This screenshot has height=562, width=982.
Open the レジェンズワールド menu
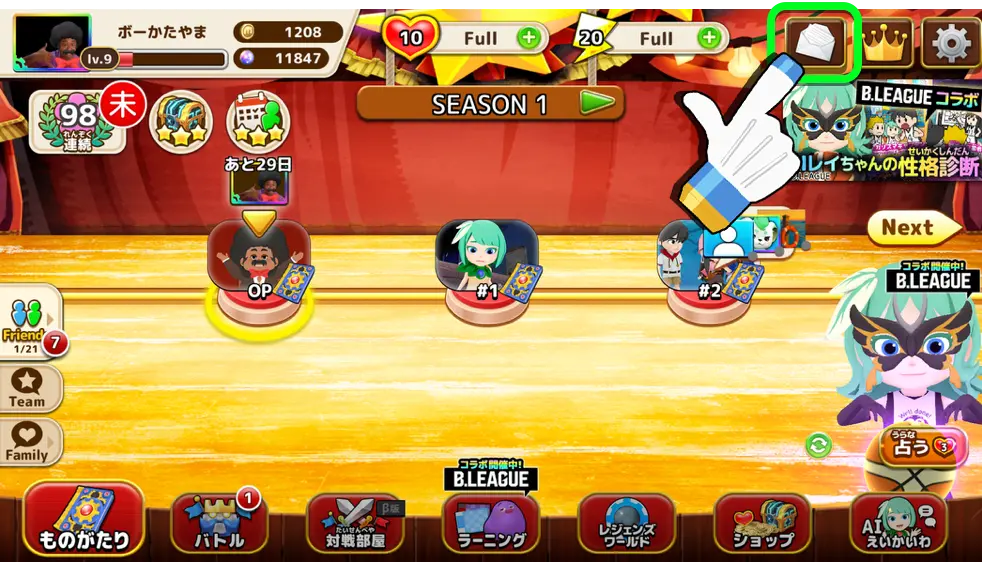(627, 522)
